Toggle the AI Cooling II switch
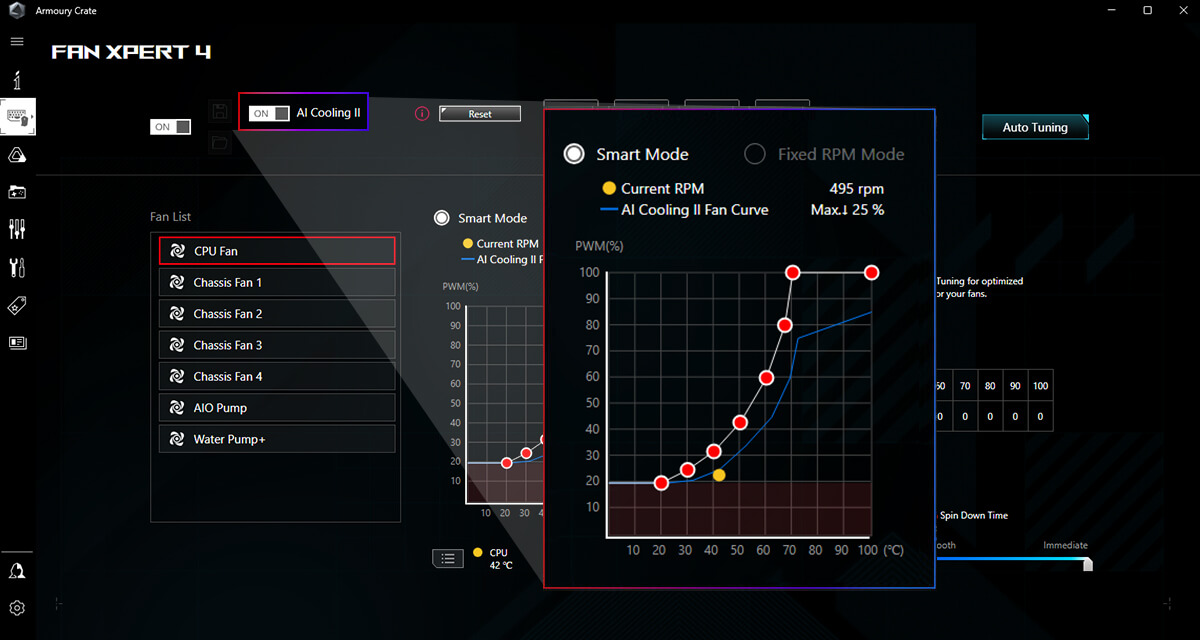This screenshot has height=640, width=1200. tap(270, 113)
